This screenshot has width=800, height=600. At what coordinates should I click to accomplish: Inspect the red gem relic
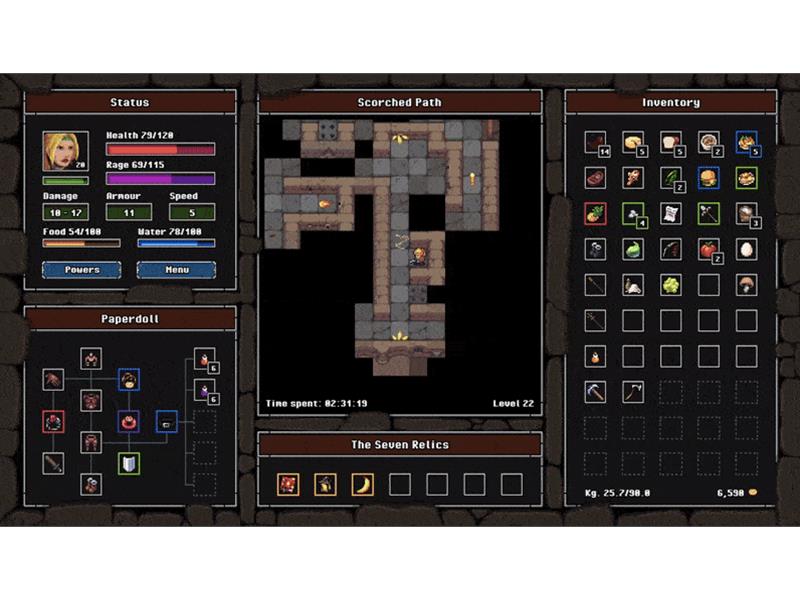tap(288, 485)
